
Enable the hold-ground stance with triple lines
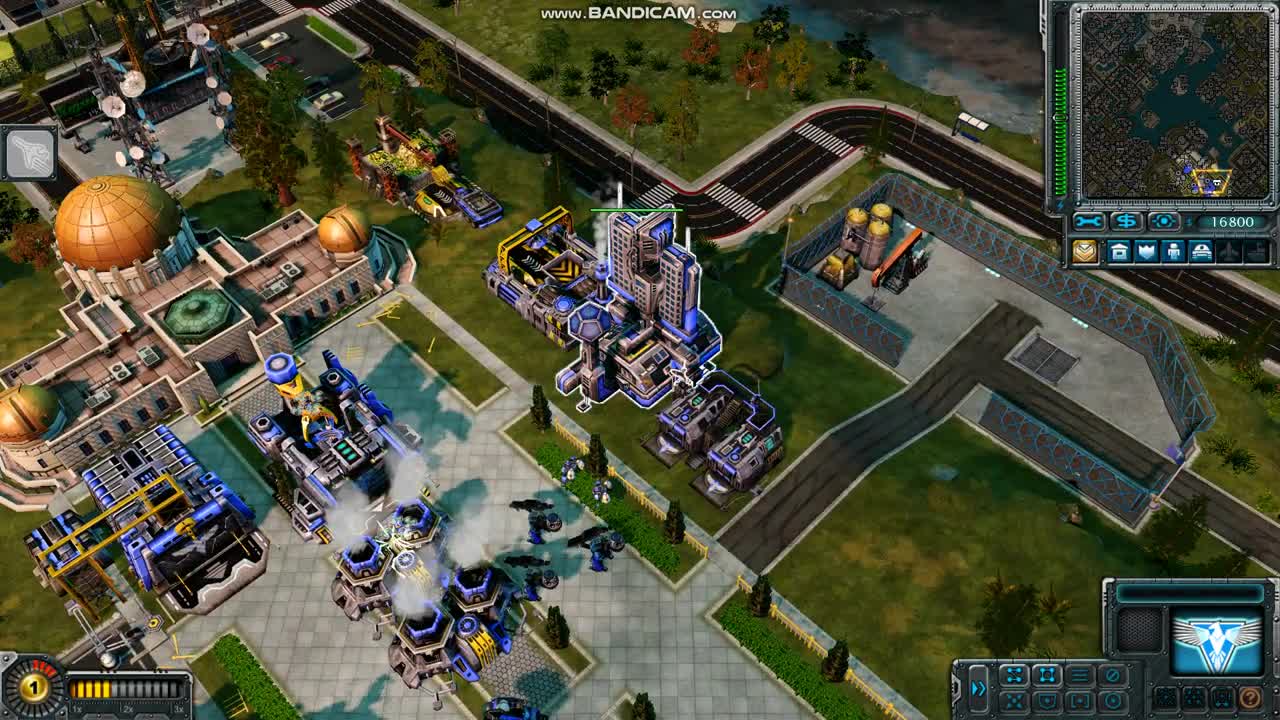pos(1081,673)
